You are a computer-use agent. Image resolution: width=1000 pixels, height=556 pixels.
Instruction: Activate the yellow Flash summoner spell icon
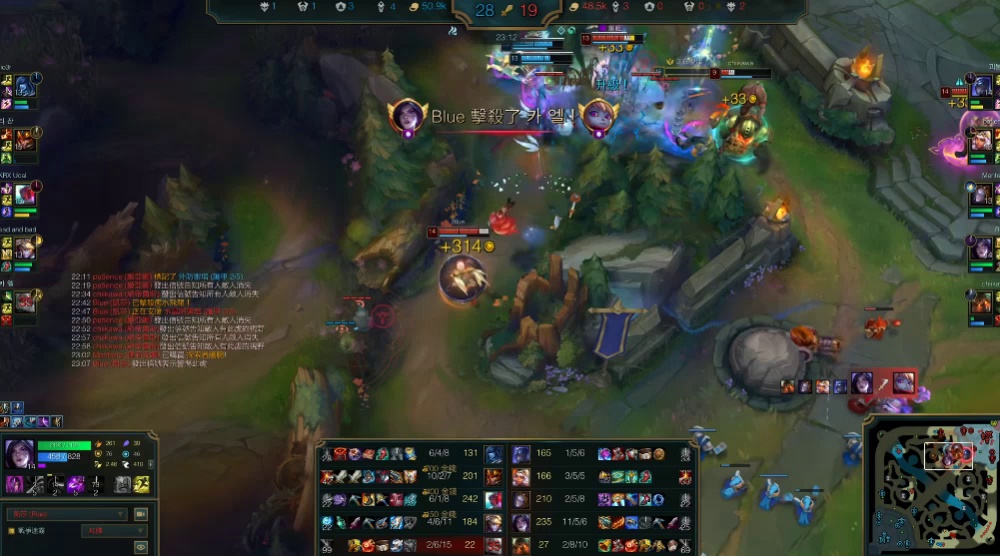143,484
